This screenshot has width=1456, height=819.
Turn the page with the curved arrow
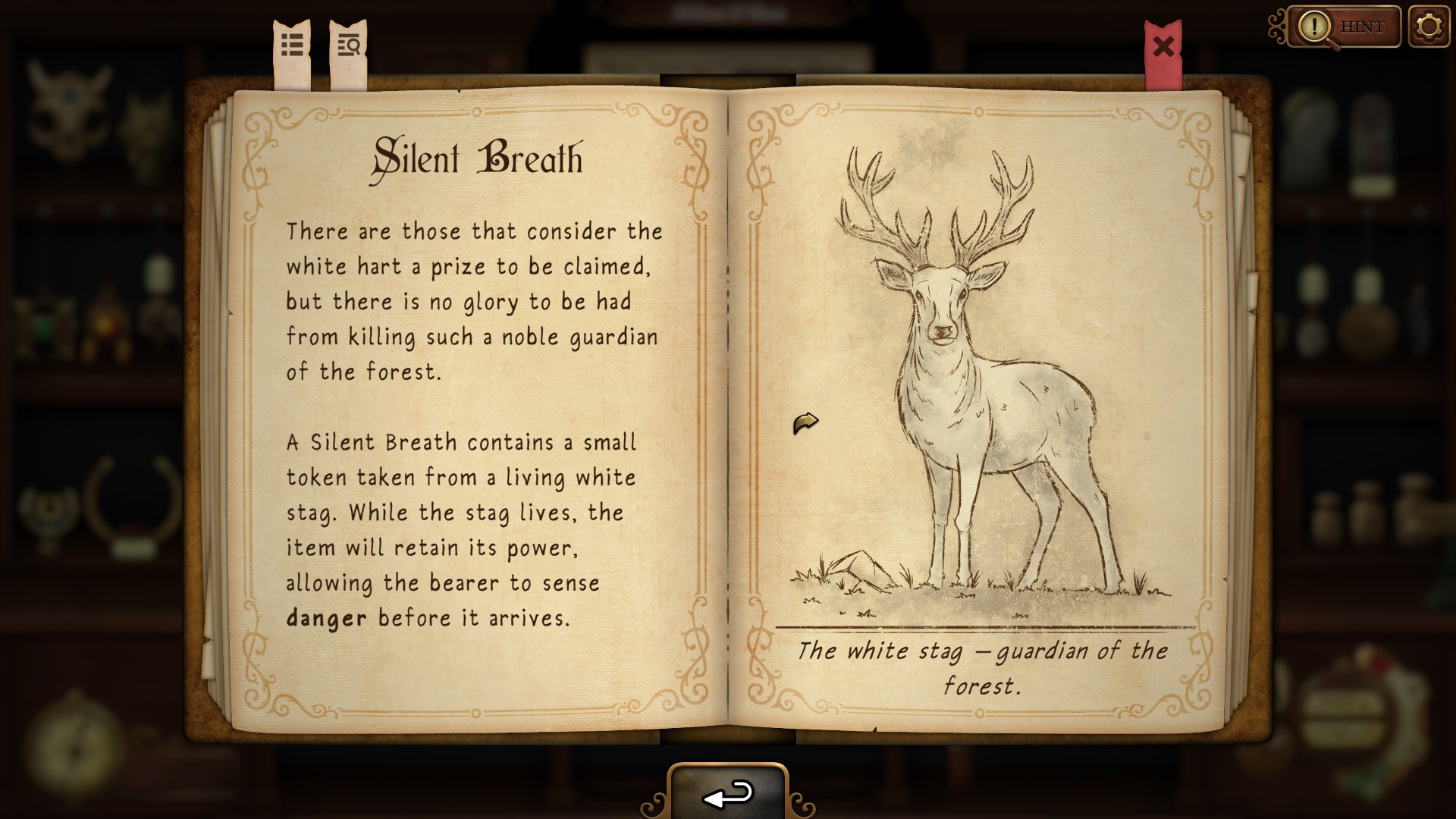click(805, 422)
